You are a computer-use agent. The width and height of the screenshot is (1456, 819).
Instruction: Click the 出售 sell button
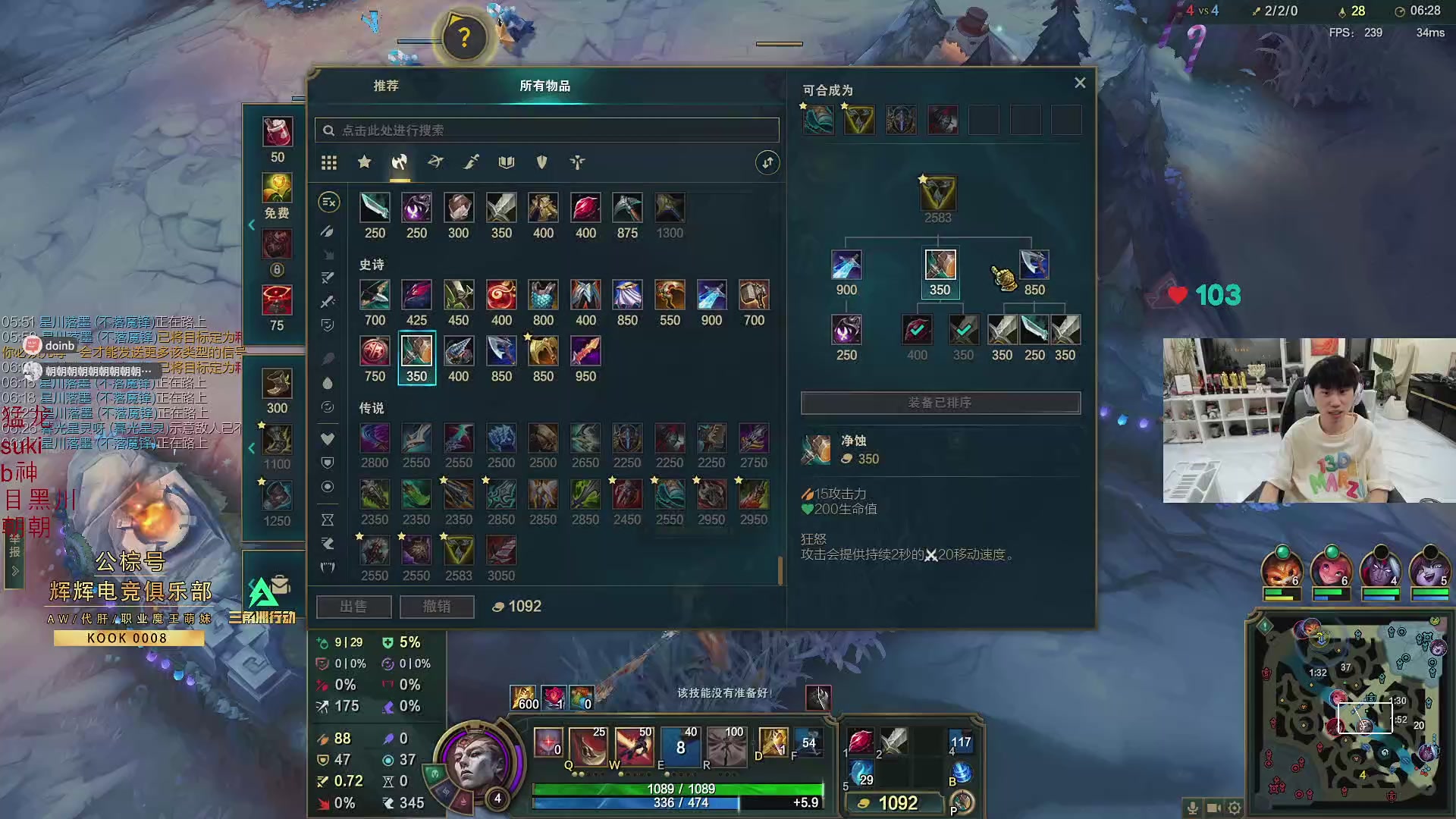(353, 607)
